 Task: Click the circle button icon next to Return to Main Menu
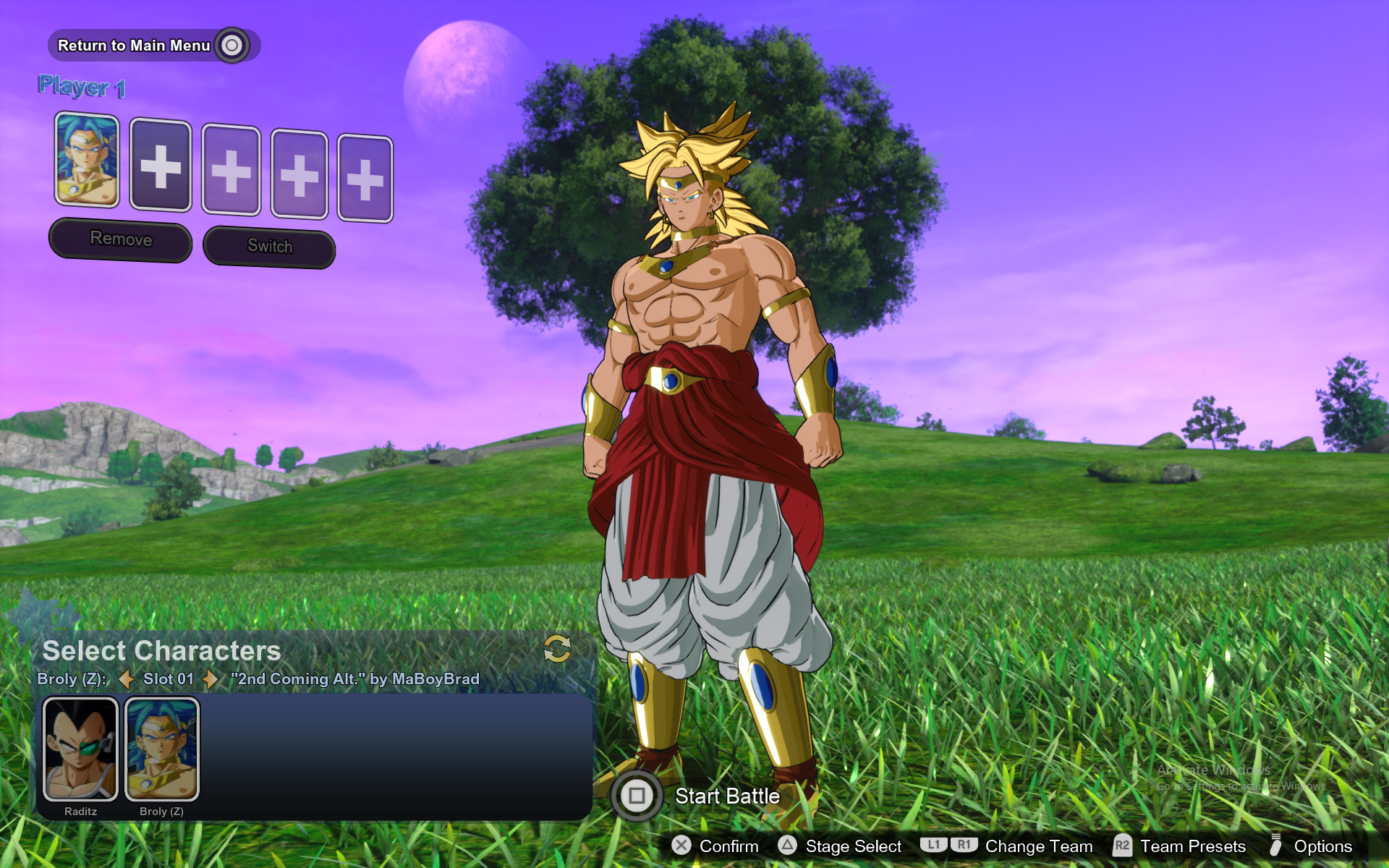click(231, 45)
